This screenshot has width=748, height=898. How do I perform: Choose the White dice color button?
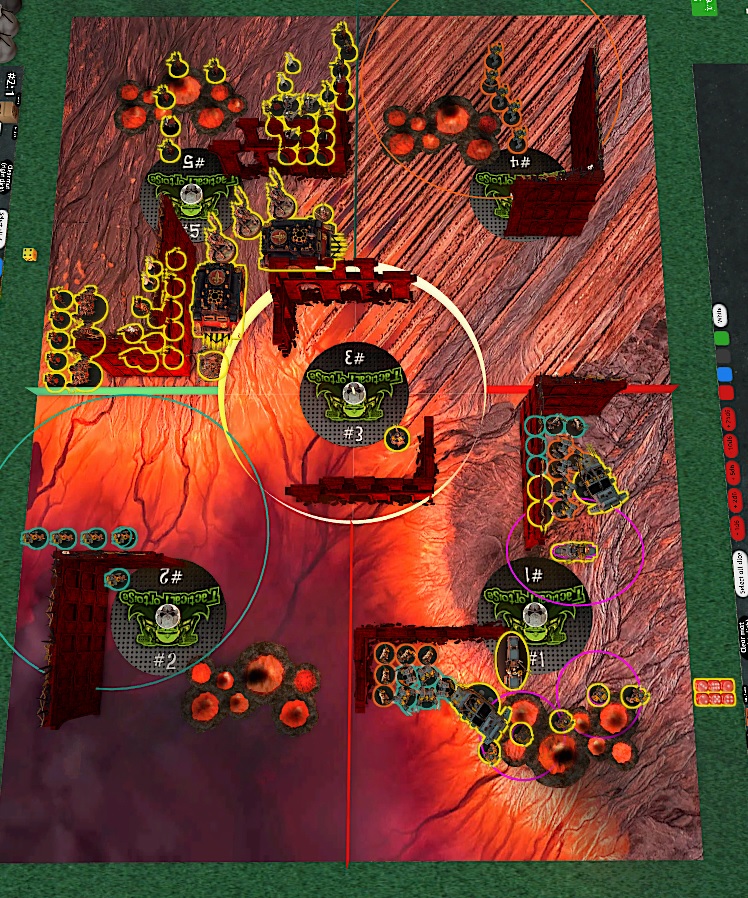tap(722, 316)
